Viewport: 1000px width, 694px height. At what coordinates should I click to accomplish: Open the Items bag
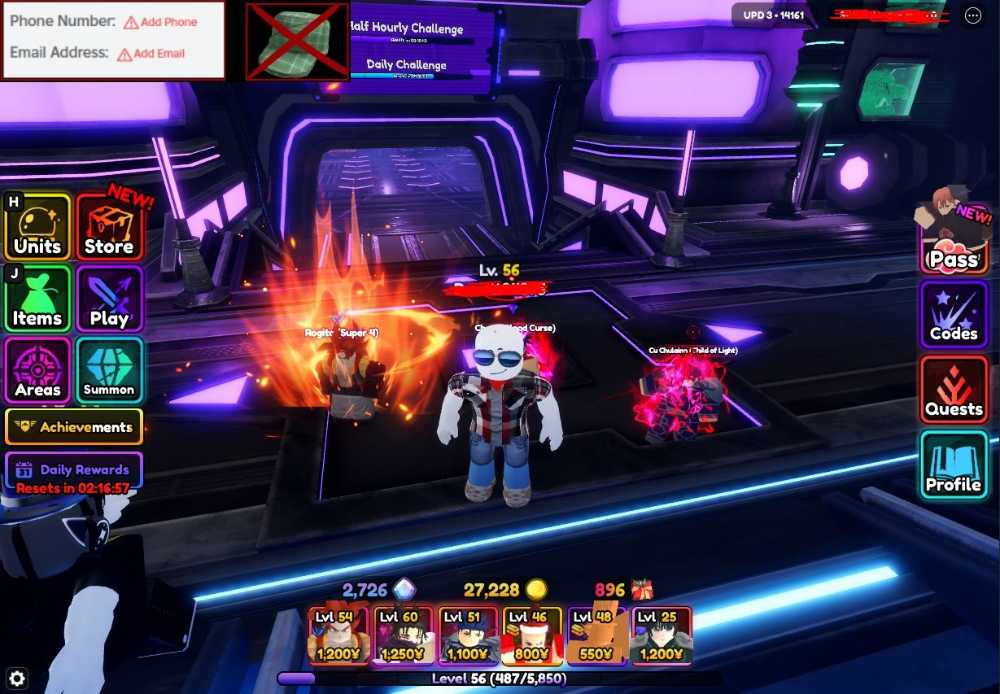click(38, 299)
